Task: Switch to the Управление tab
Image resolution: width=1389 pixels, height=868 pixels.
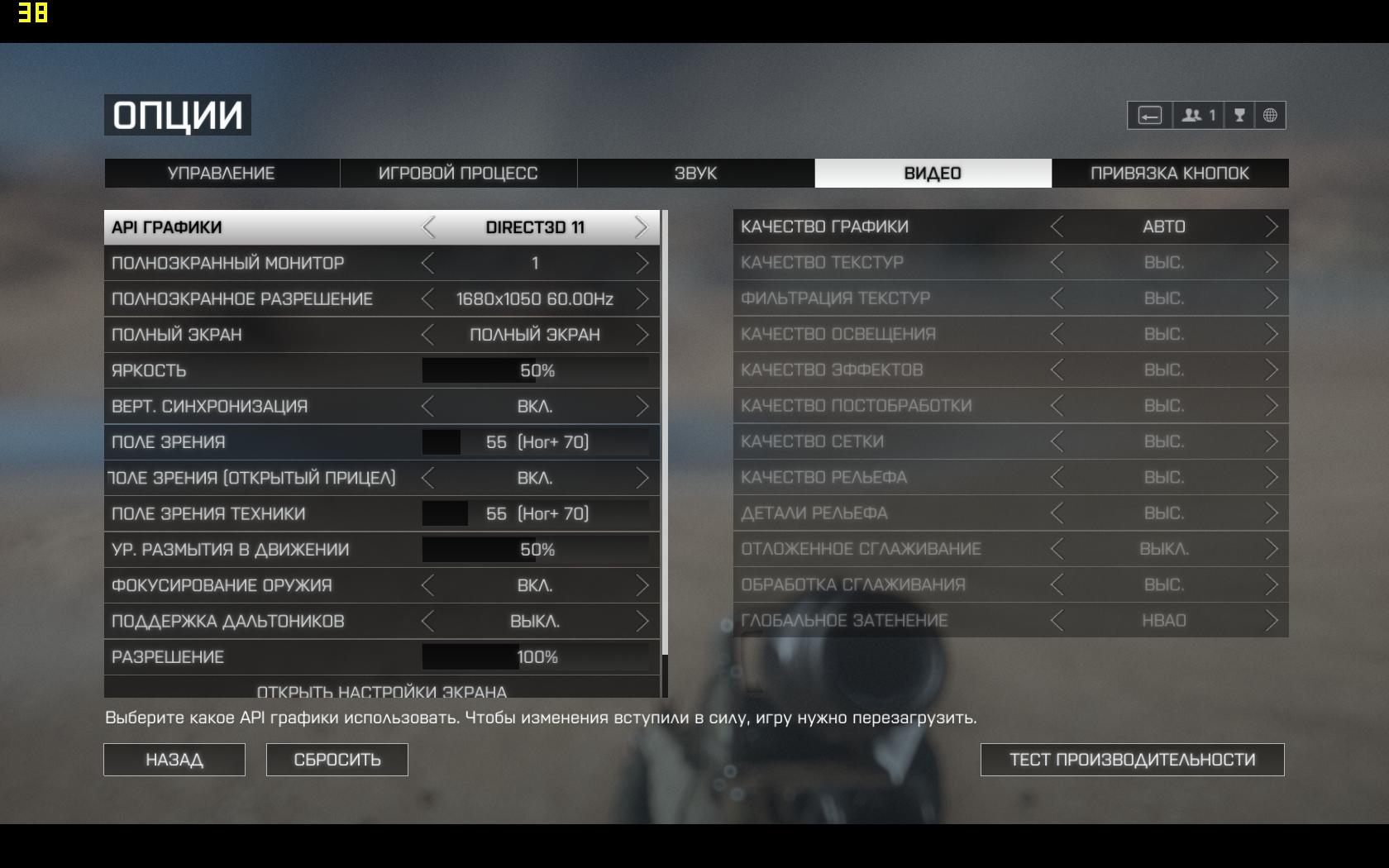Action: (221, 174)
